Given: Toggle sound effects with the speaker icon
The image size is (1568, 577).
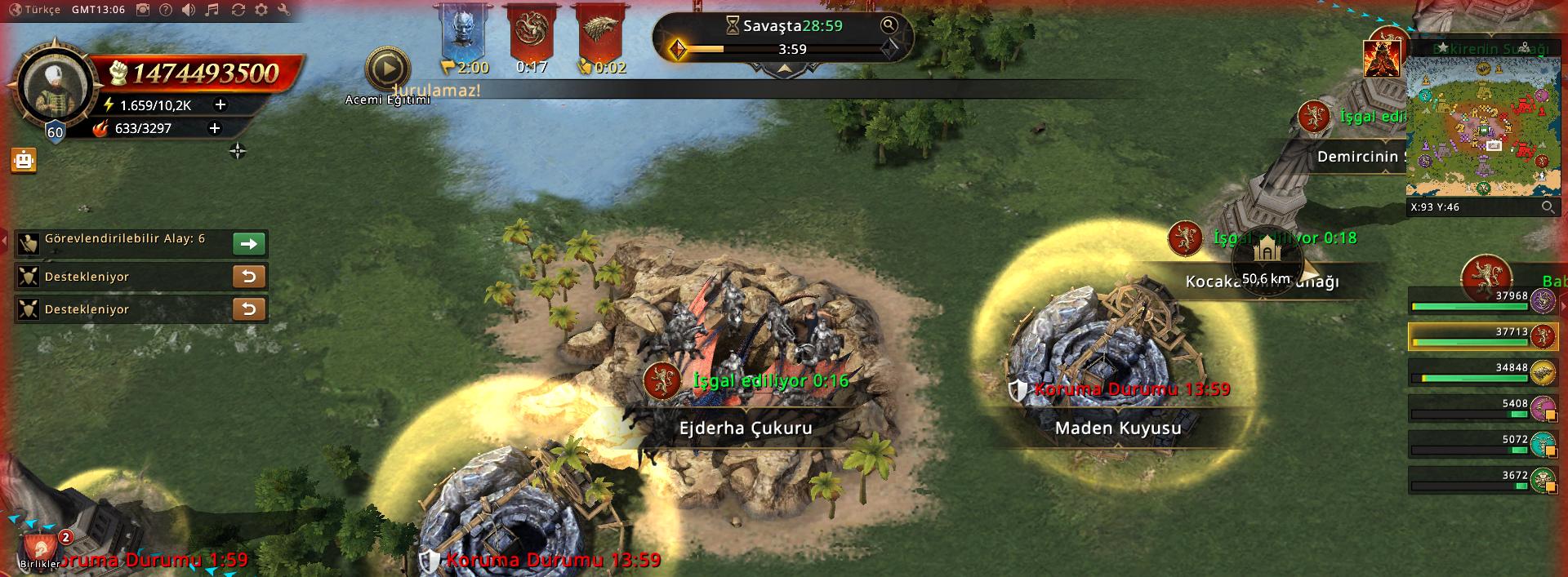Looking at the screenshot, I should pos(189,10).
